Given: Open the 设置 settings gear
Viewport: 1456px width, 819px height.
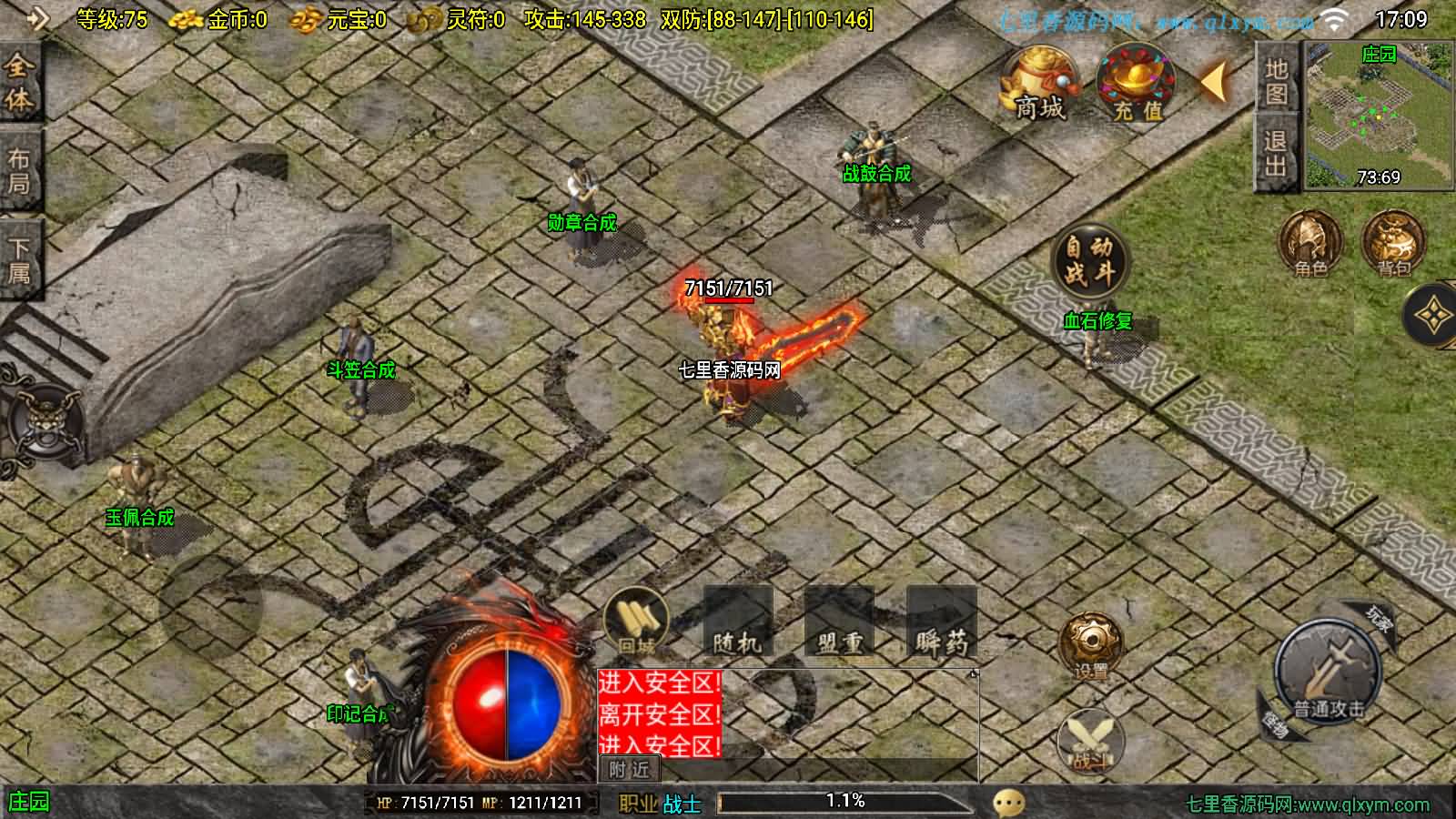Looking at the screenshot, I should tap(1090, 644).
